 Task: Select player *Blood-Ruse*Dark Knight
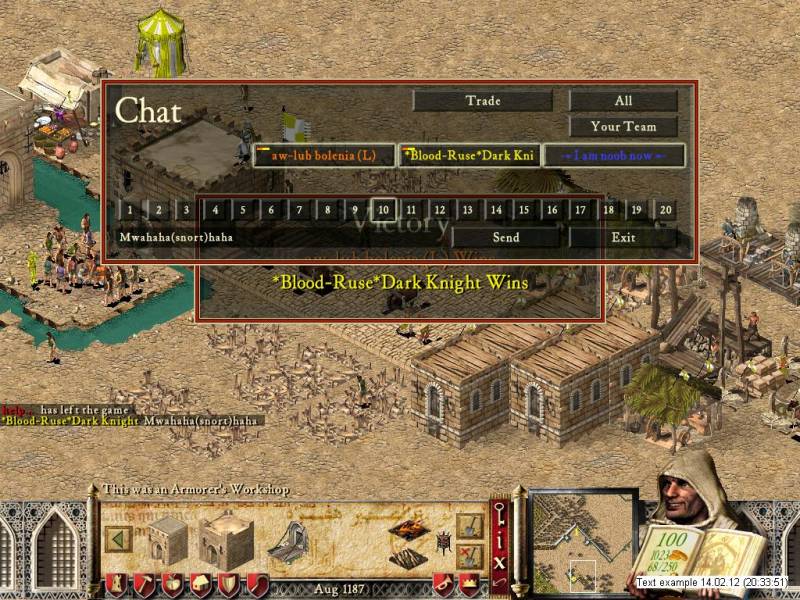(x=470, y=156)
